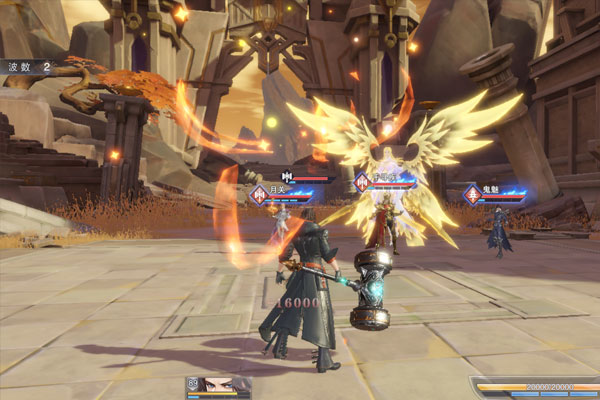Screen dimensions: 600x400
Task: Select the player character portrait
Action: coord(219,388)
